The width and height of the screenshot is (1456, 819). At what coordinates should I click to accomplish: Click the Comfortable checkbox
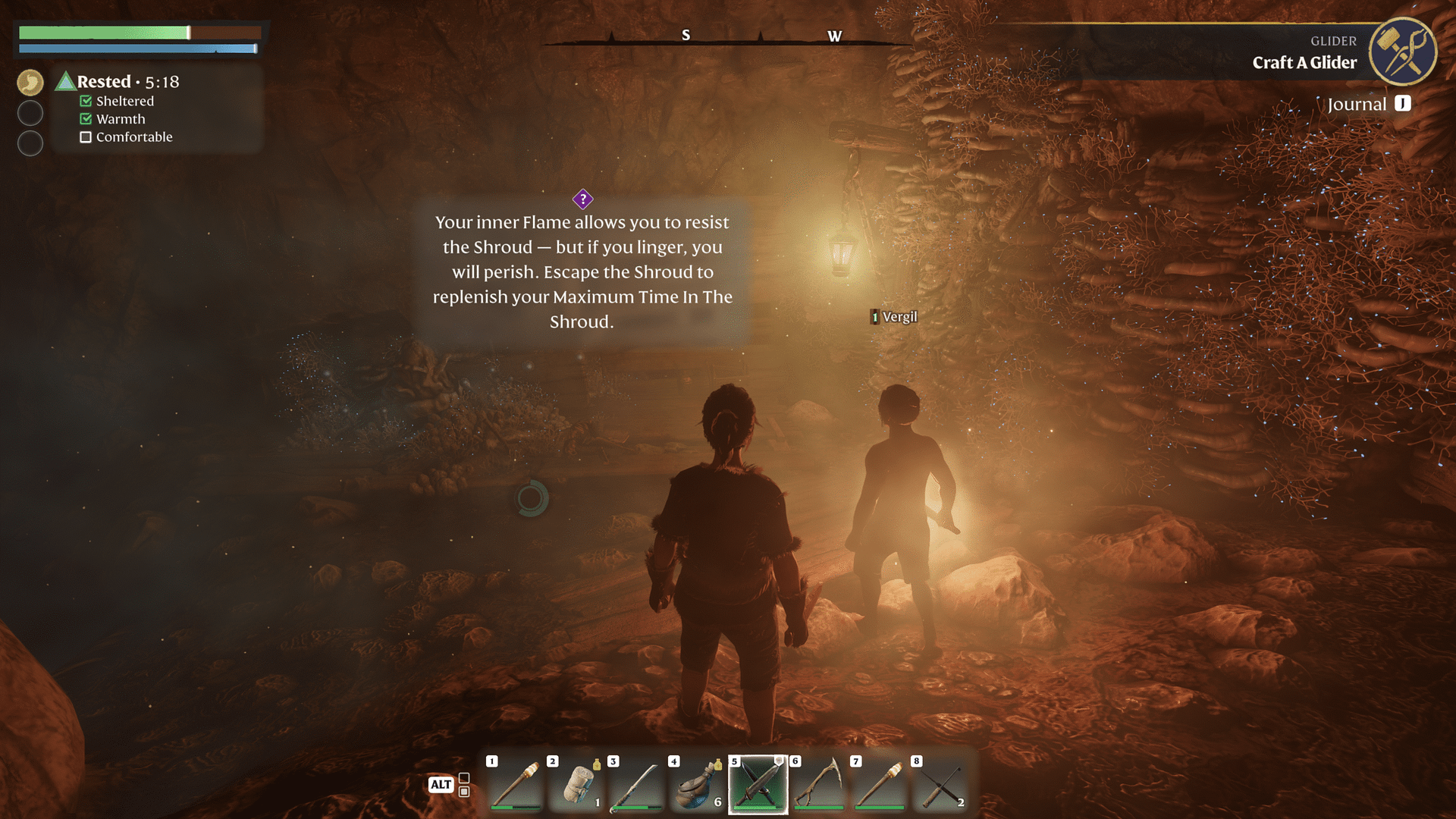[86, 137]
